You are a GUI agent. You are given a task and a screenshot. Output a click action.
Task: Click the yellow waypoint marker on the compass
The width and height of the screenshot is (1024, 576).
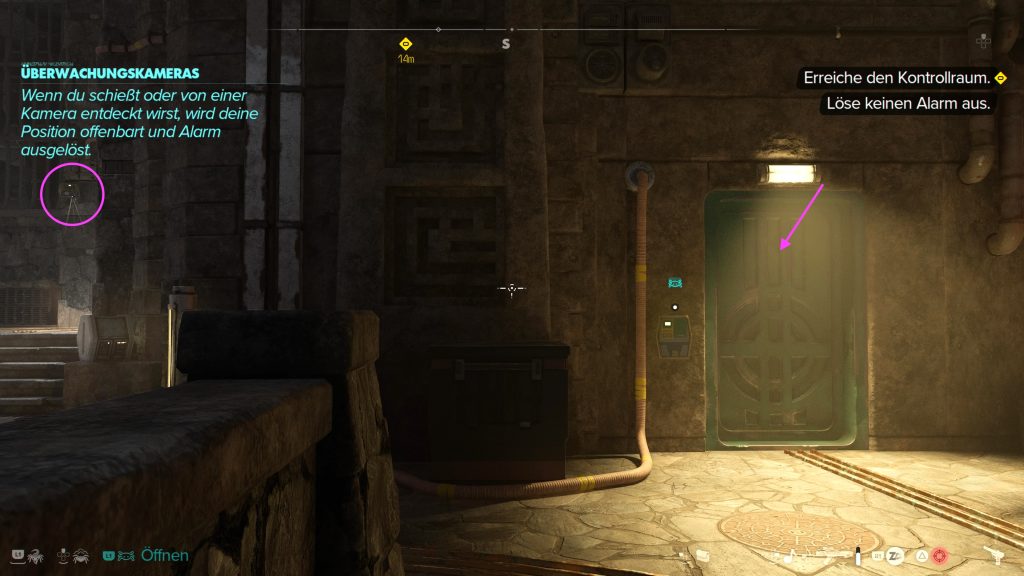405,44
